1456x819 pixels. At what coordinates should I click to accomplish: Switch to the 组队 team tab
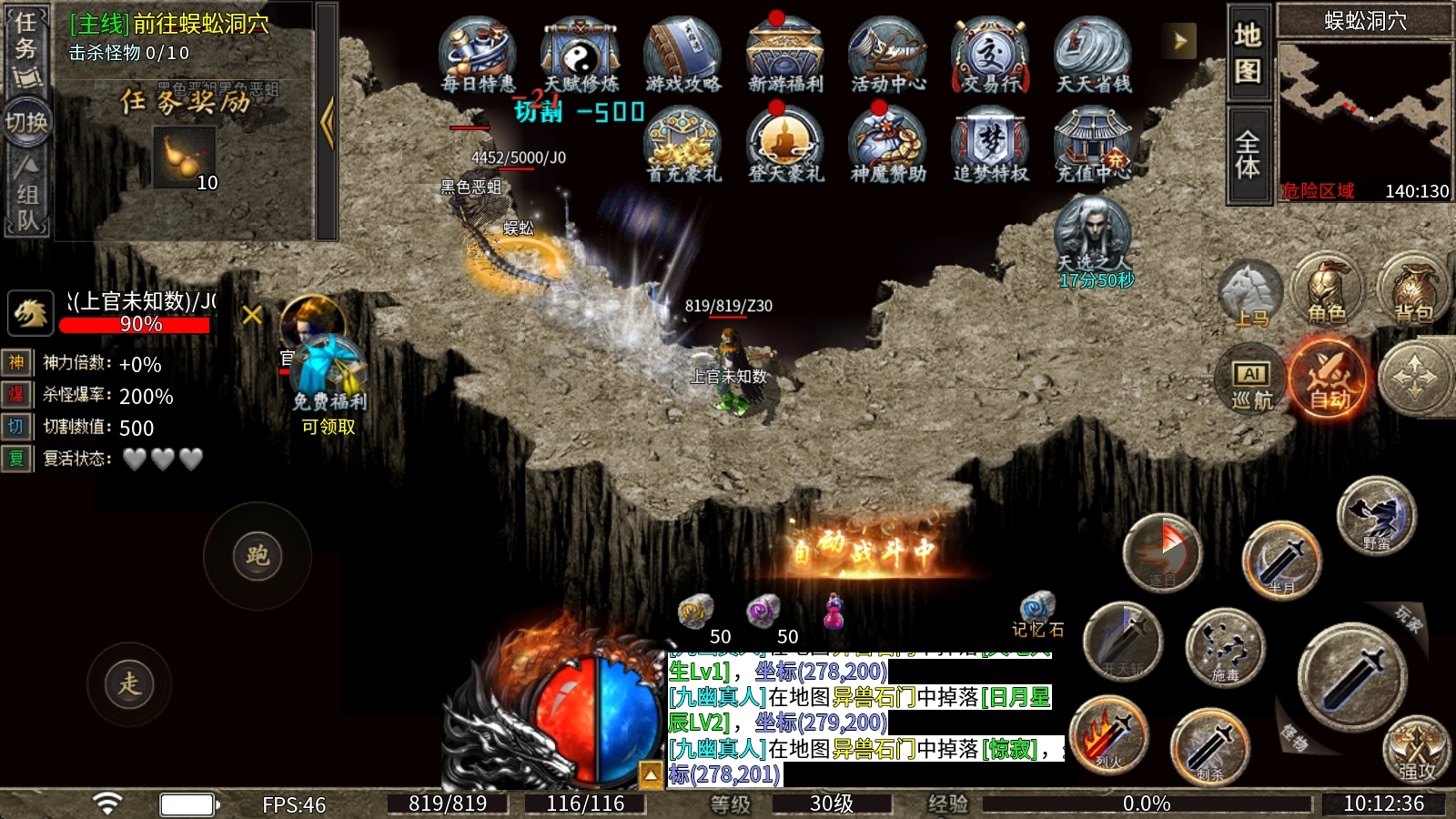point(26,194)
